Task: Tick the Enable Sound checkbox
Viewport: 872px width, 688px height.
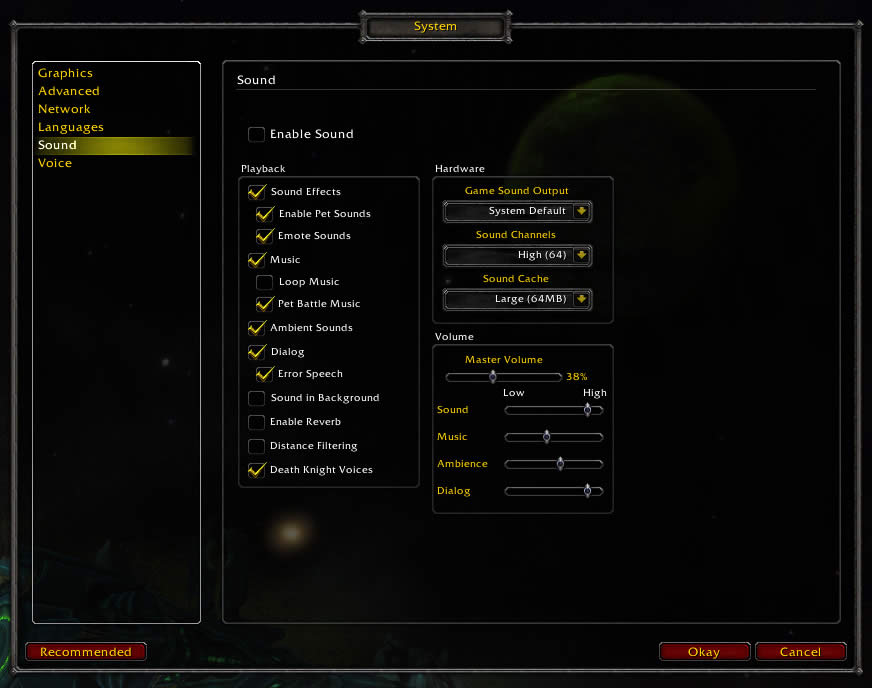Action: (x=257, y=134)
